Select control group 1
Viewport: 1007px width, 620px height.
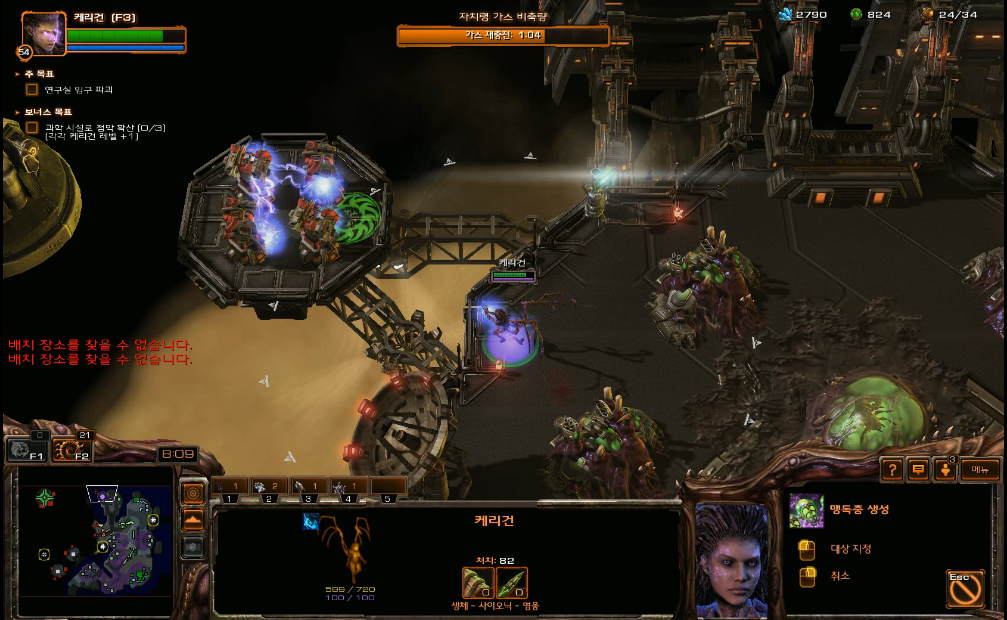click(x=231, y=488)
